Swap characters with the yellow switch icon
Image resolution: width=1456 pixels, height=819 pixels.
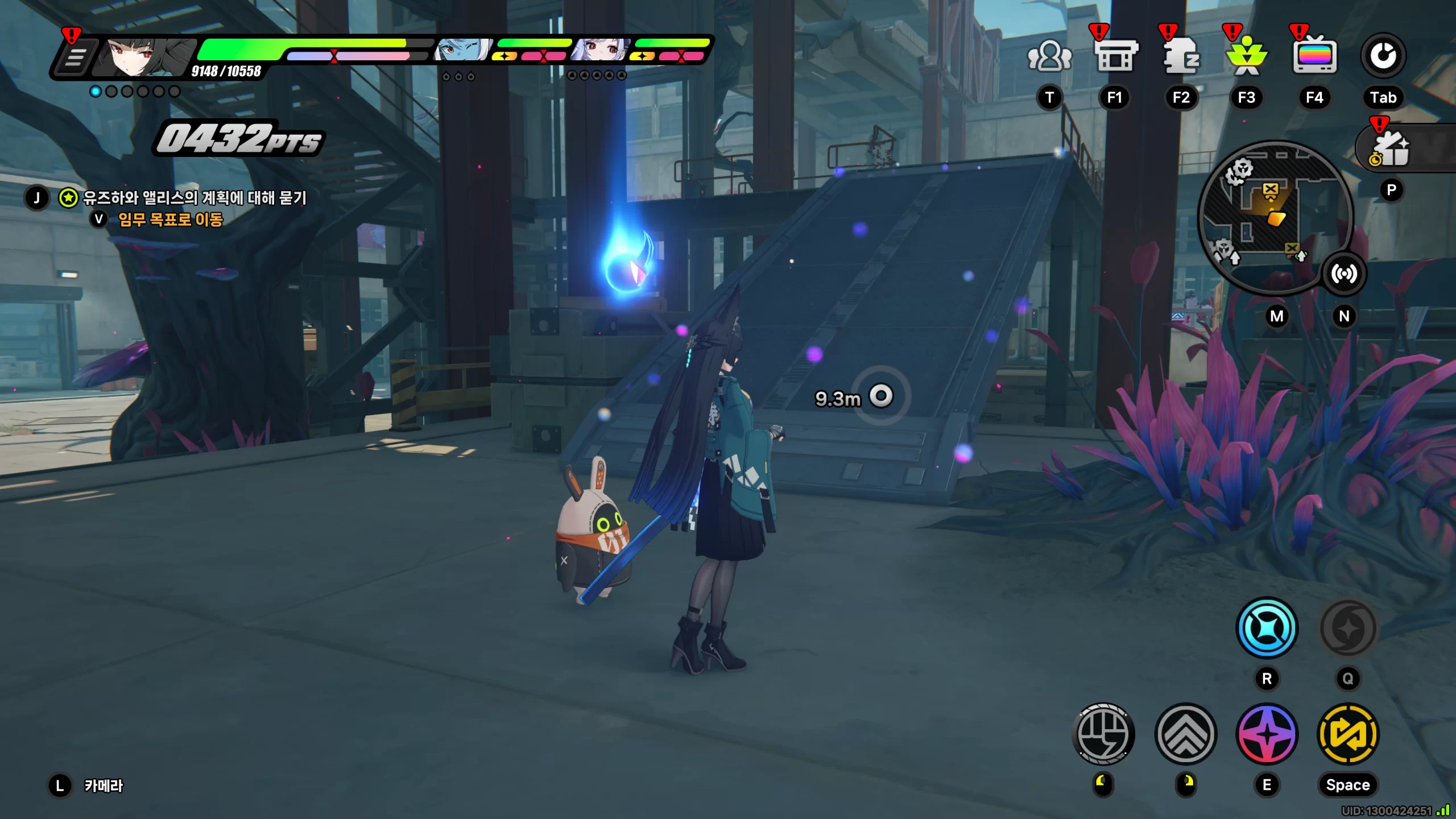1348,734
